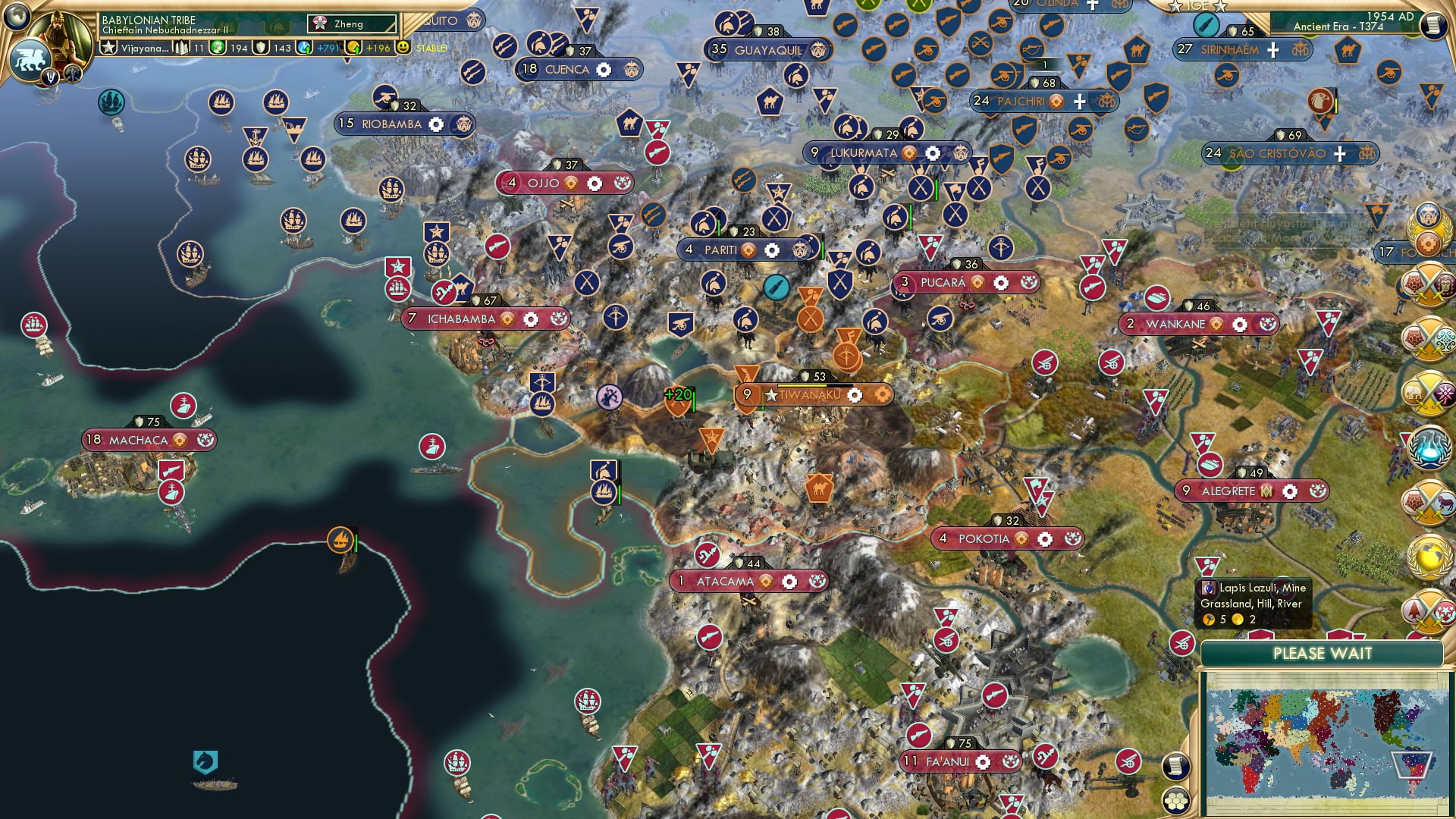Toggle the hex grid icon beside minimap
1456x819 pixels.
click(x=1175, y=801)
